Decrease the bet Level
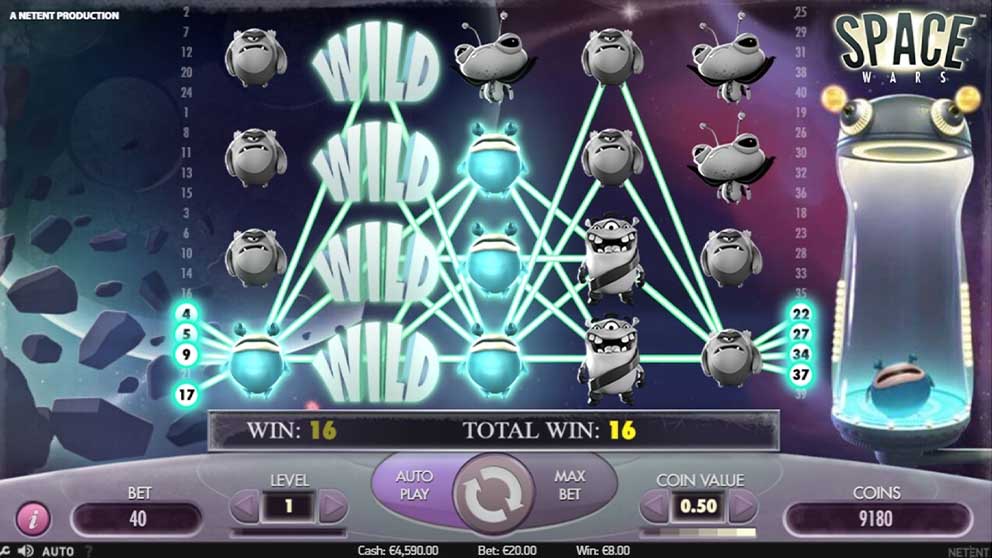The image size is (992, 558). [244, 507]
